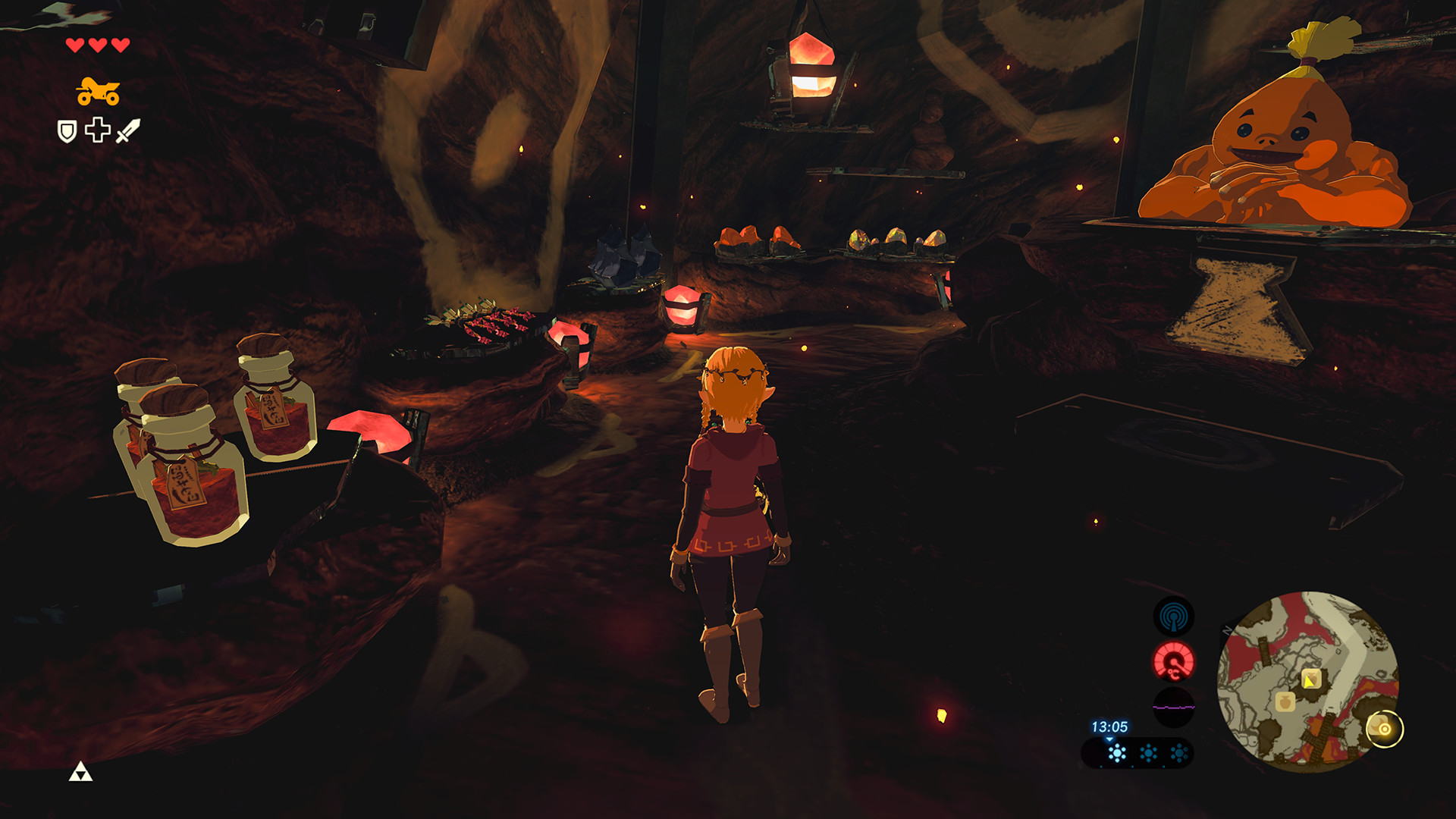Open the highlighted pouch marker on the minimap
The image size is (1456, 819).
[x=1312, y=680]
